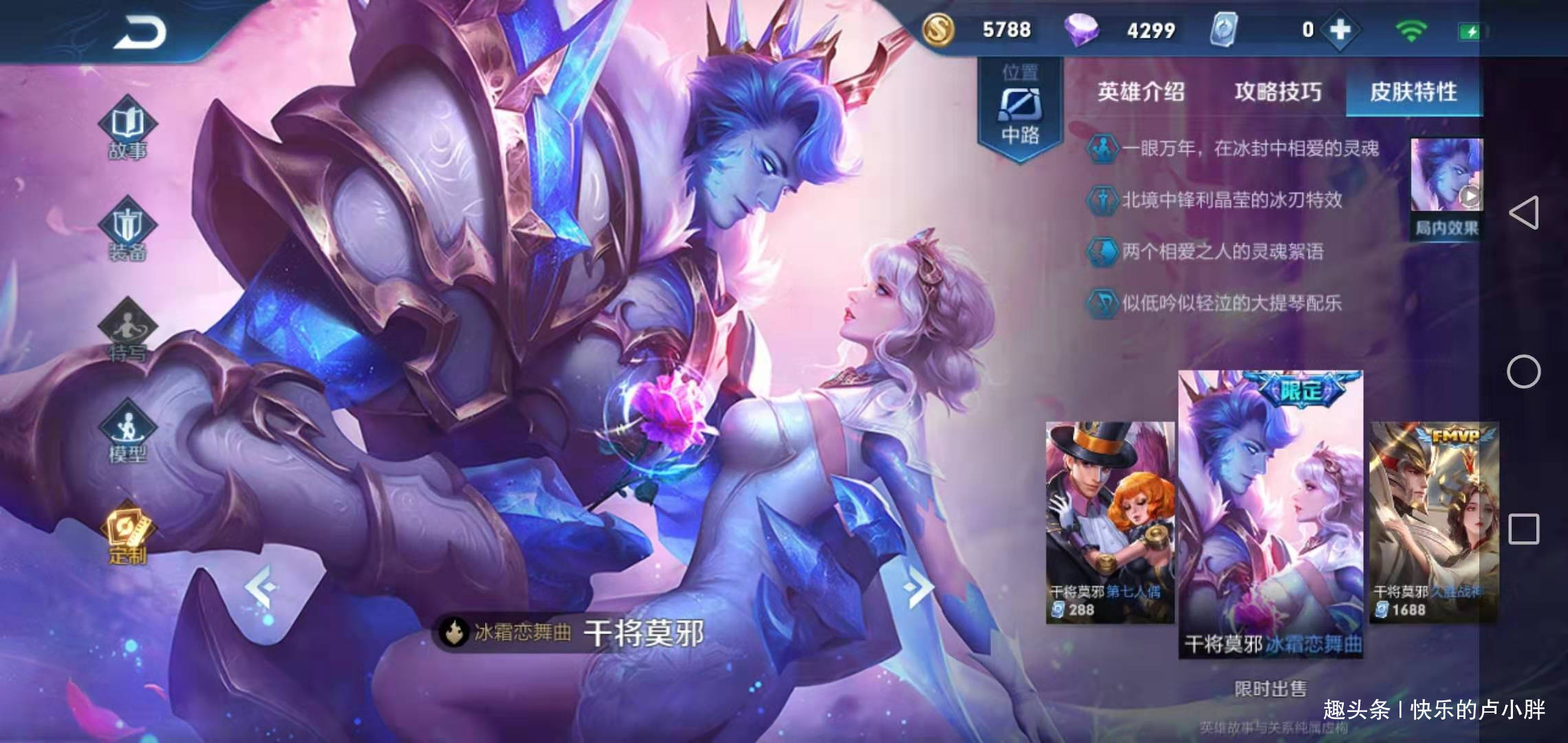The width and height of the screenshot is (1568, 743).
Task: Select the 皮肤特性 tab
Action: [1413, 91]
